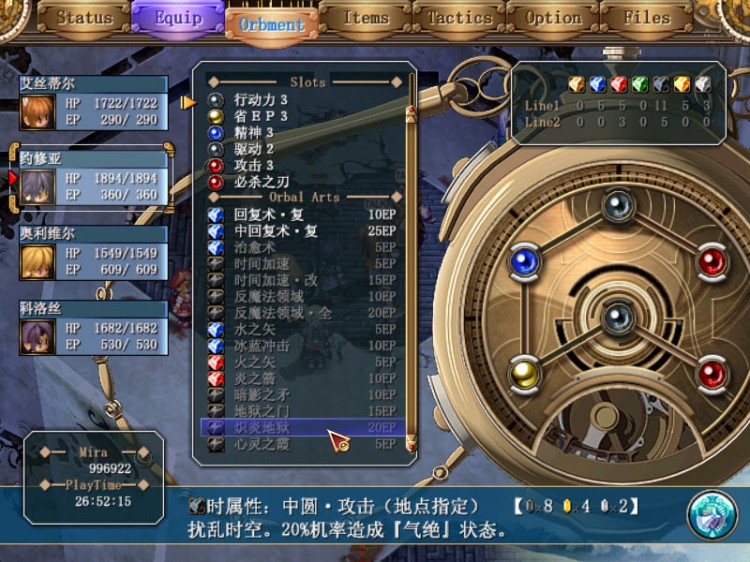This screenshot has width=750, height=562.
Task: Select the center quartz slot of the orbment
Action: coord(616,317)
